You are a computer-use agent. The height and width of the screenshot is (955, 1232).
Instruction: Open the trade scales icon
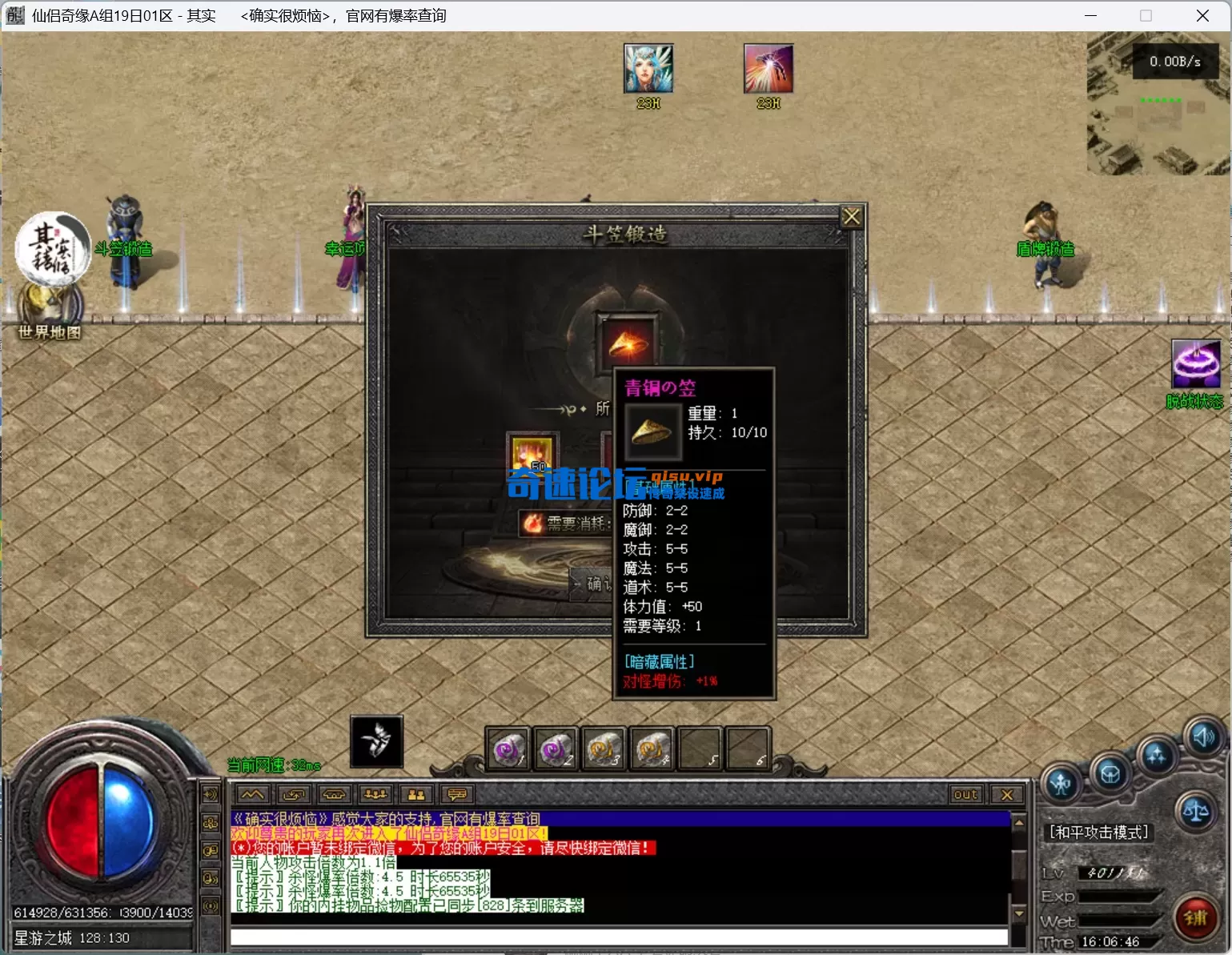[1196, 811]
